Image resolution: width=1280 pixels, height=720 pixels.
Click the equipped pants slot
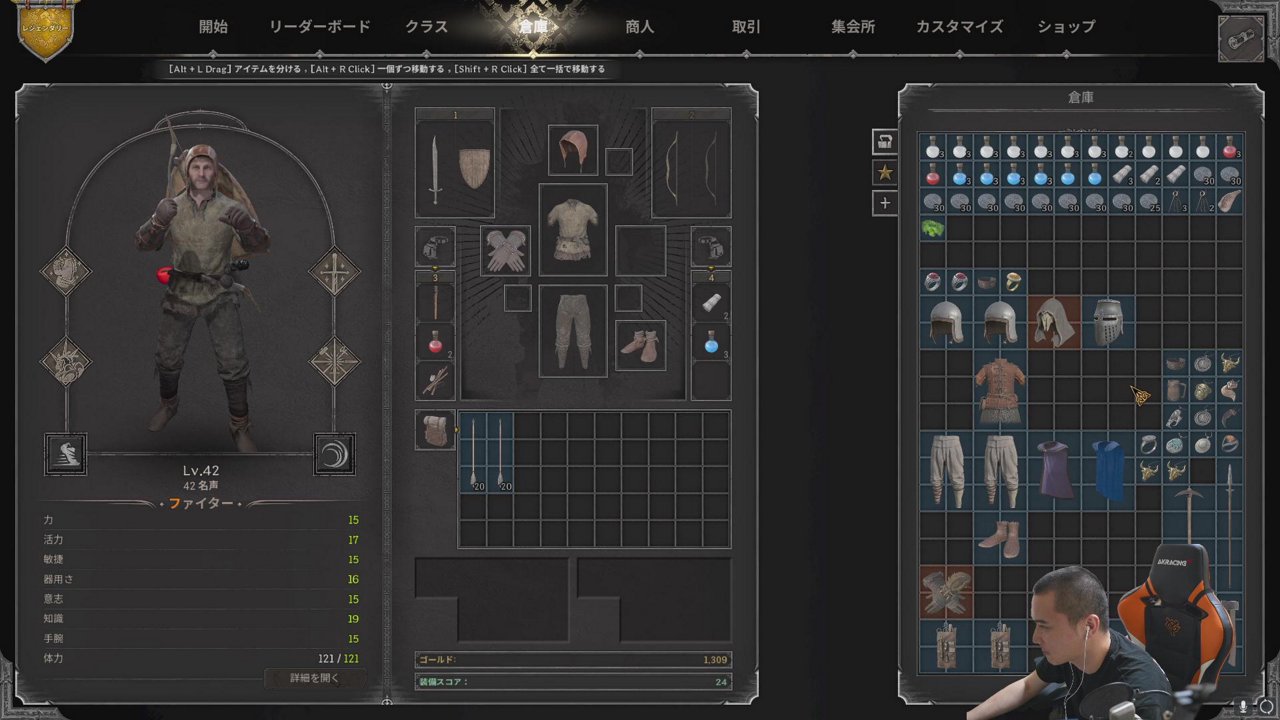(x=573, y=331)
